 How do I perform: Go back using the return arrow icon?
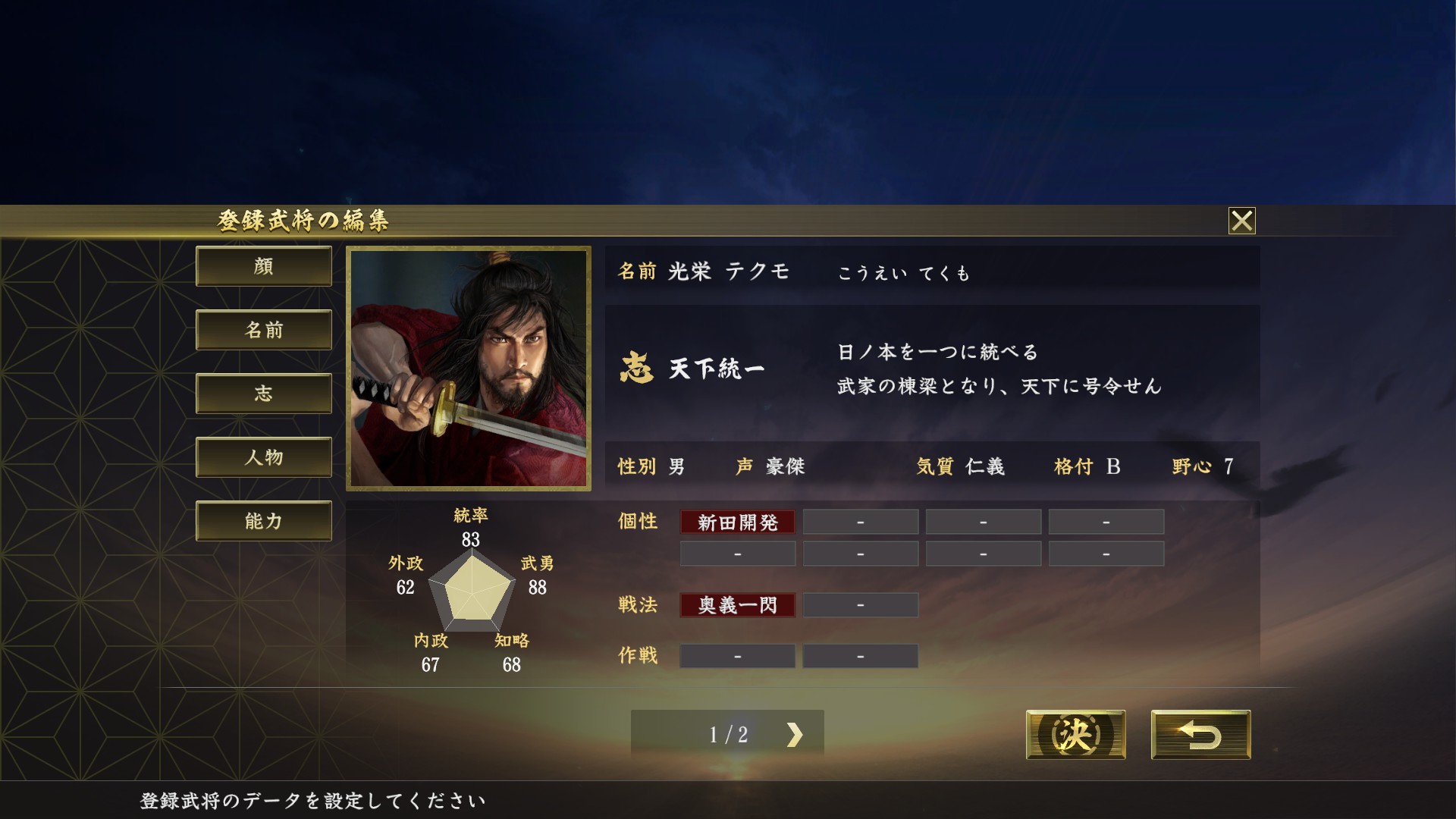click(x=1203, y=734)
